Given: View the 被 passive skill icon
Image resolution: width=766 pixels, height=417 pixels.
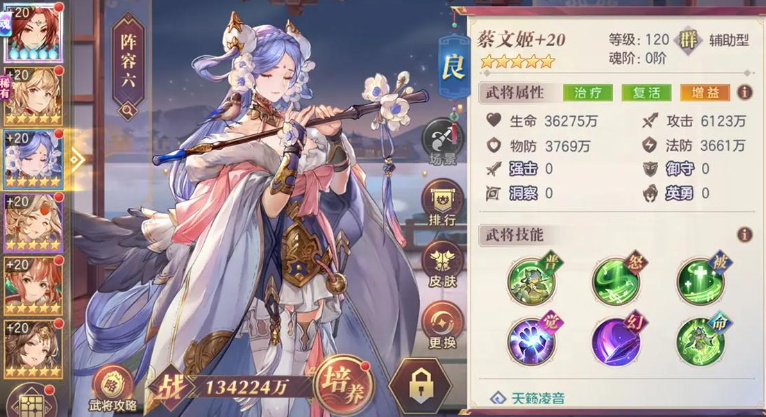Looking at the screenshot, I should [698, 279].
